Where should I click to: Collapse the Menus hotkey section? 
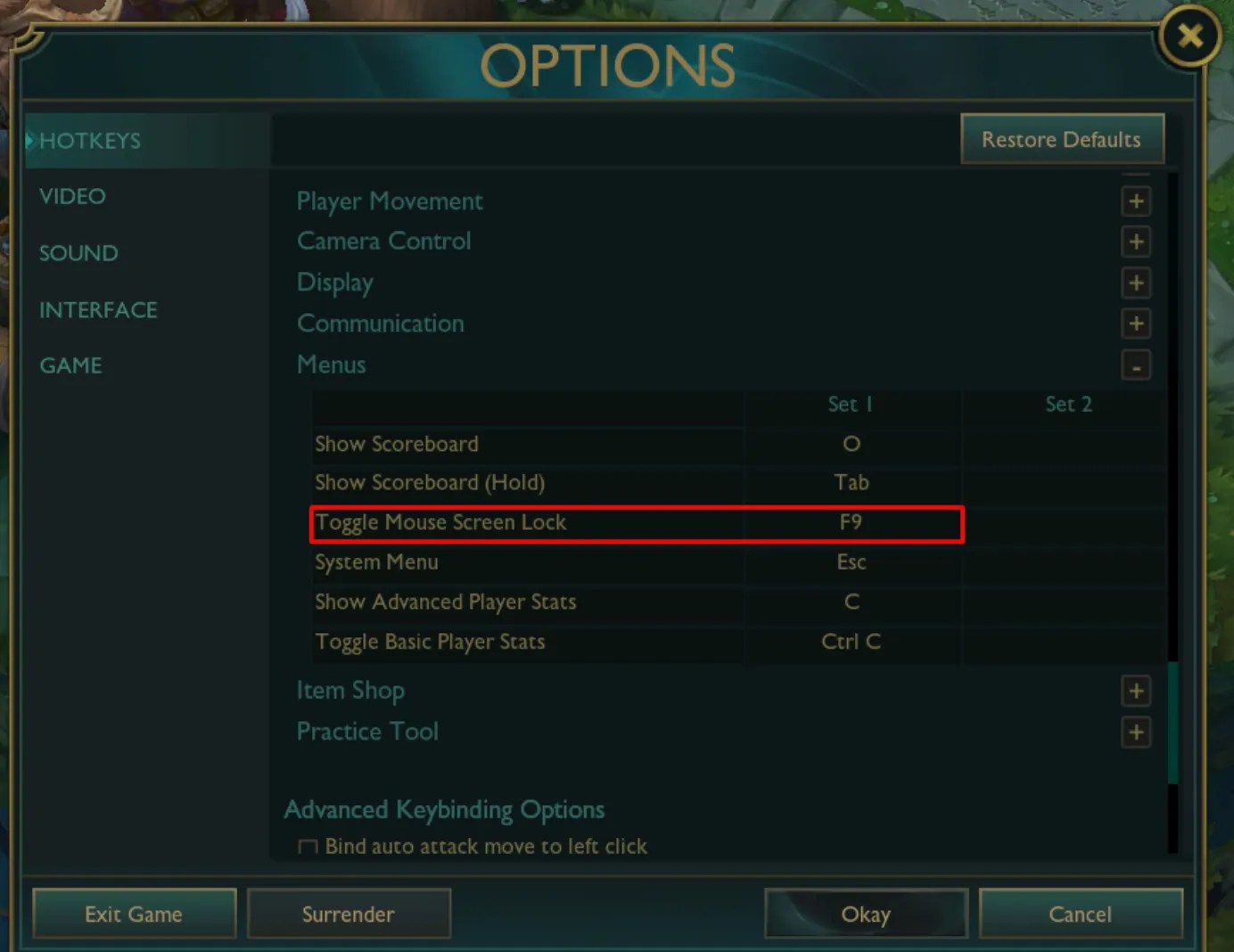pos(1136,365)
